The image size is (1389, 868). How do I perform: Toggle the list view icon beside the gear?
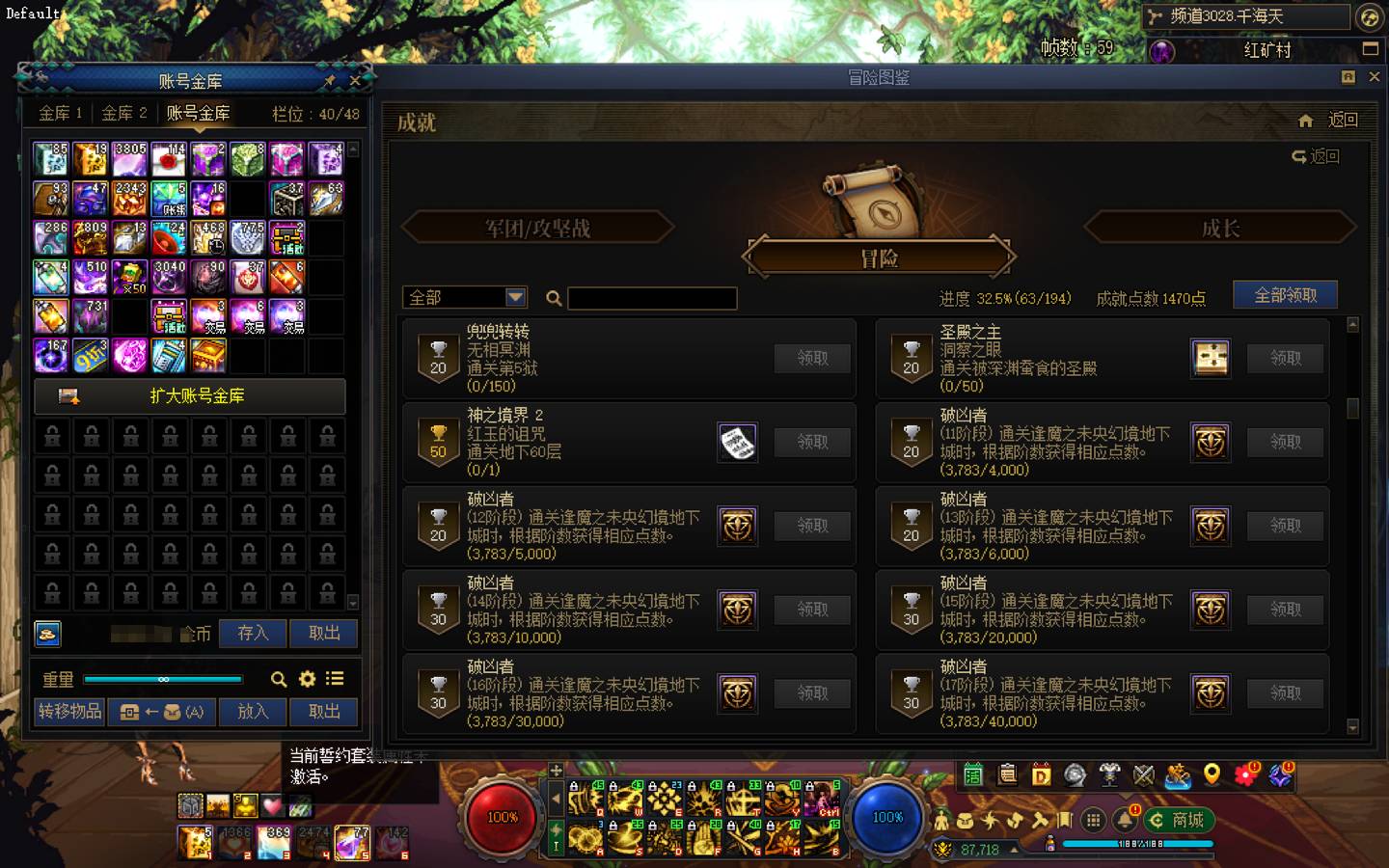[334, 679]
